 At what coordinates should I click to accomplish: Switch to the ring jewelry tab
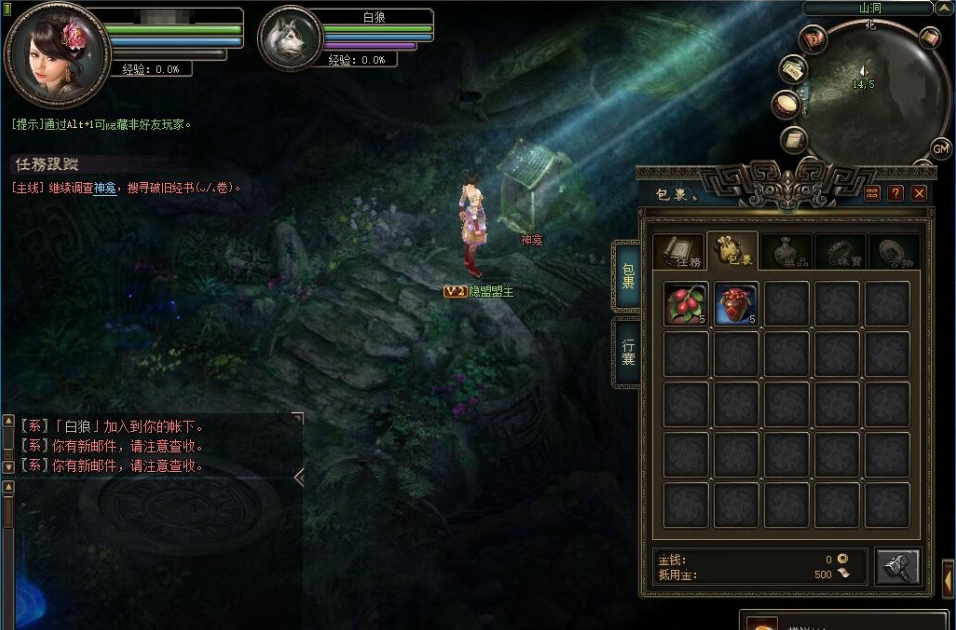[839, 251]
